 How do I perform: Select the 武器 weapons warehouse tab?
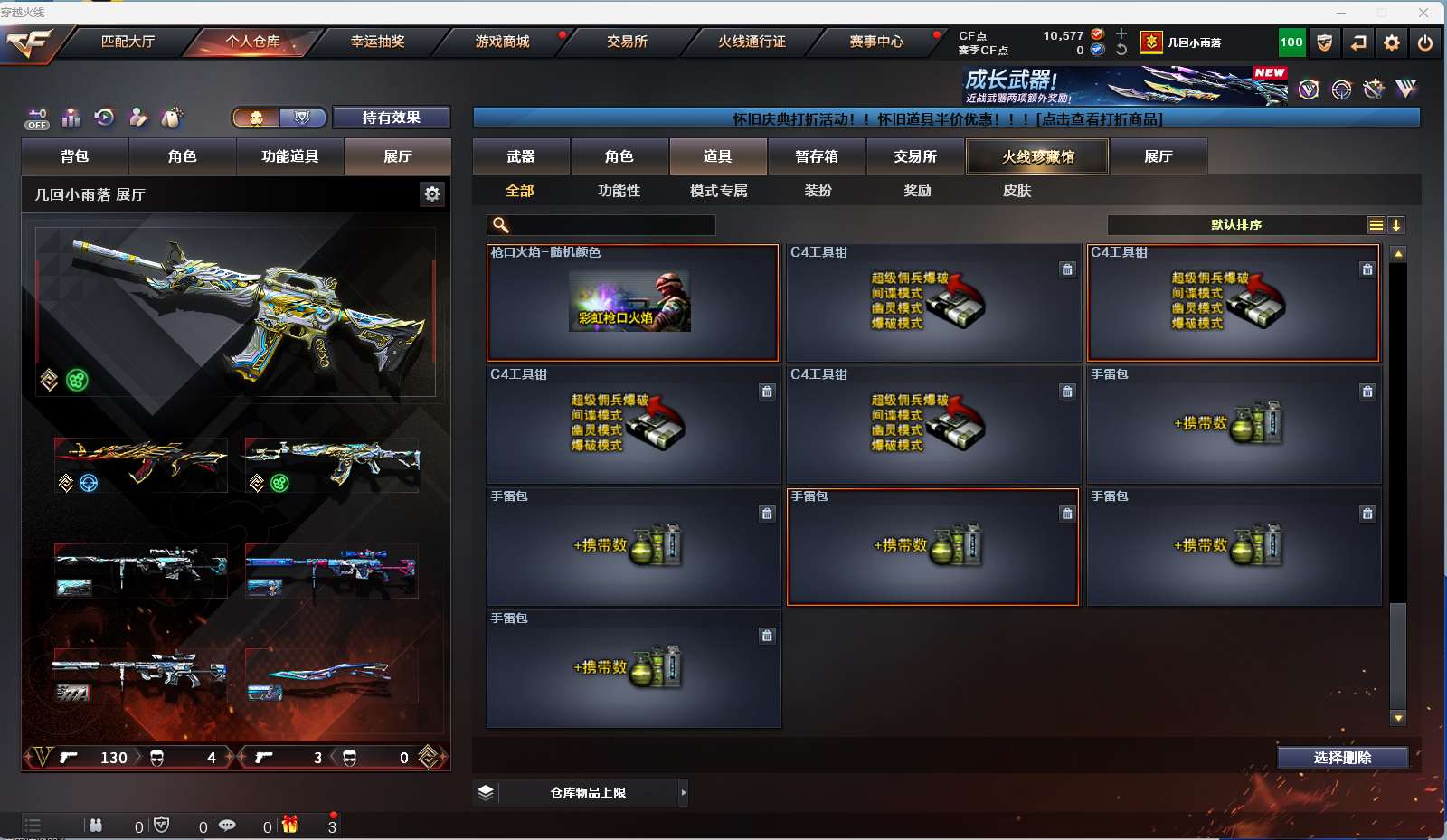(x=521, y=156)
